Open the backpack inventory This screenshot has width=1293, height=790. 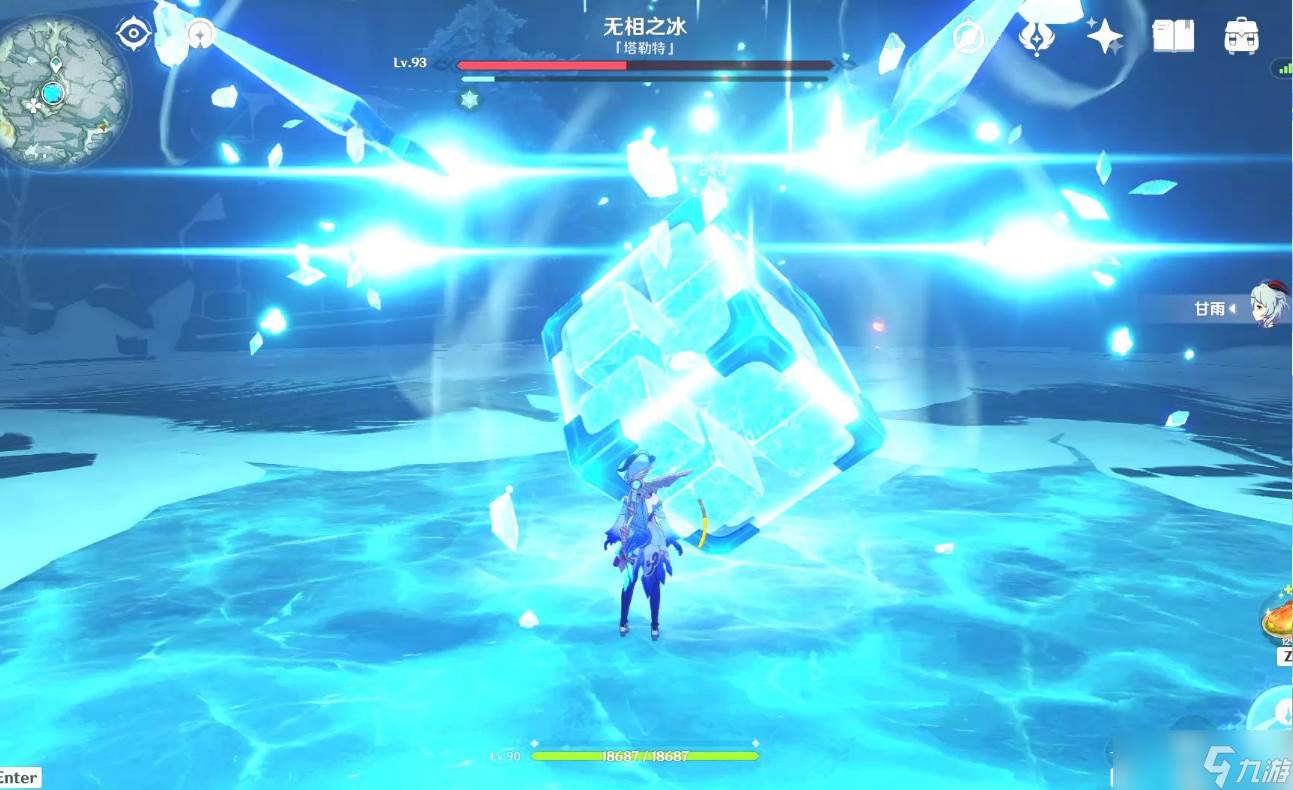tap(1241, 37)
